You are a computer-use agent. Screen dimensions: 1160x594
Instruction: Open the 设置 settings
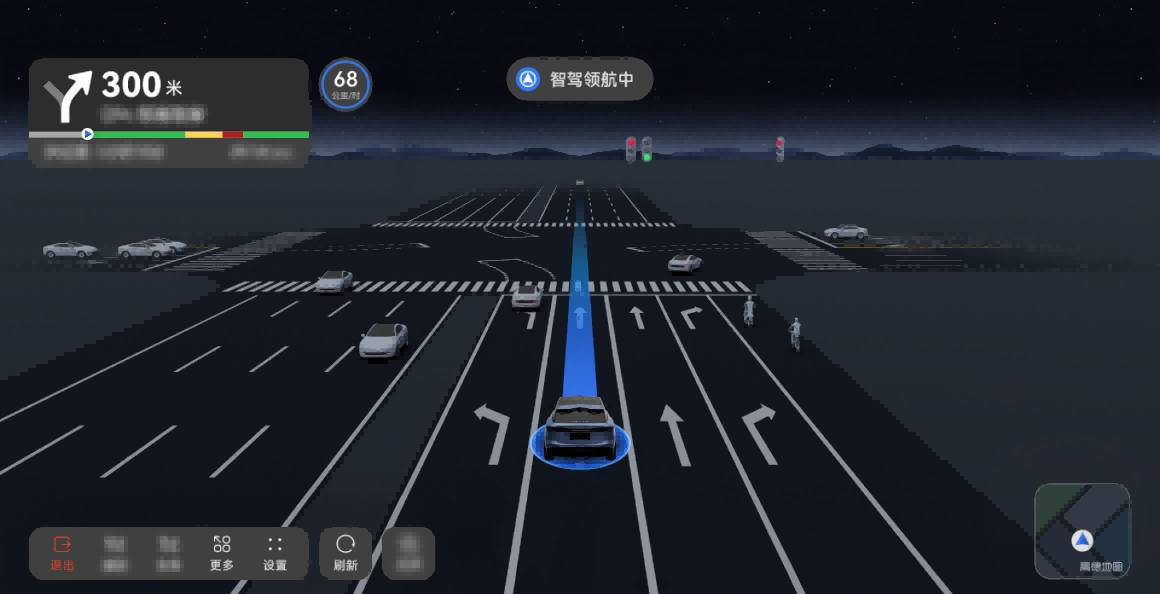click(275, 553)
